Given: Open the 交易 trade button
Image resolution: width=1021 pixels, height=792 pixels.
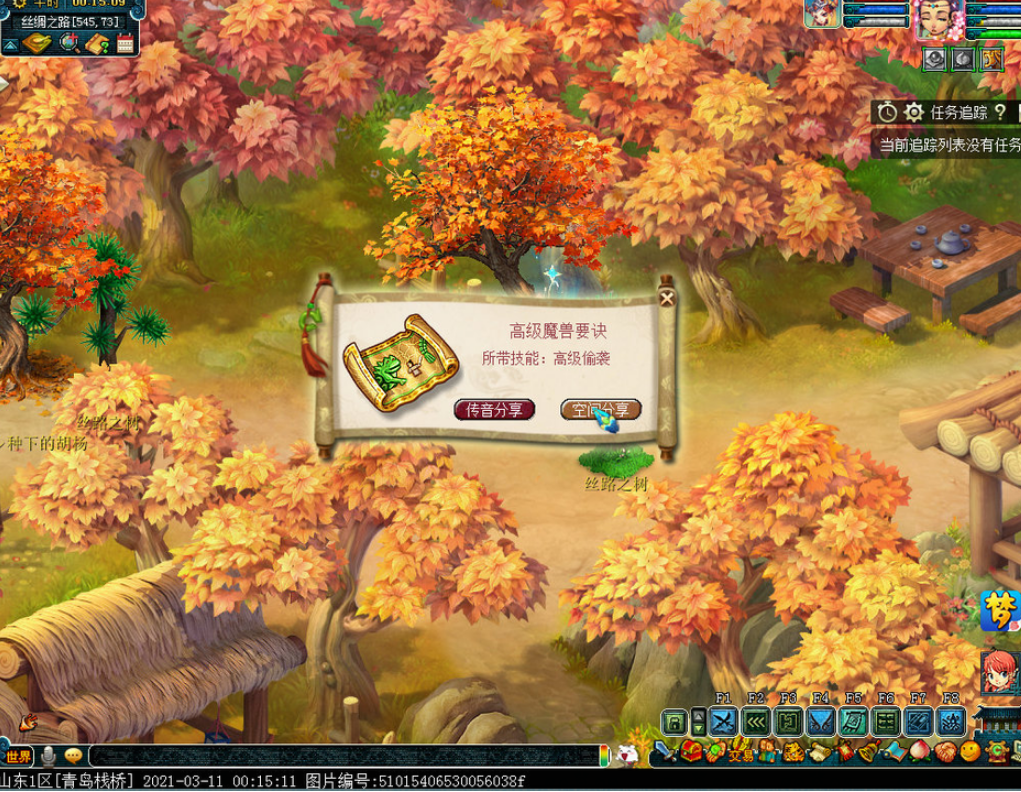Looking at the screenshot, I should [x=741, y=753].
